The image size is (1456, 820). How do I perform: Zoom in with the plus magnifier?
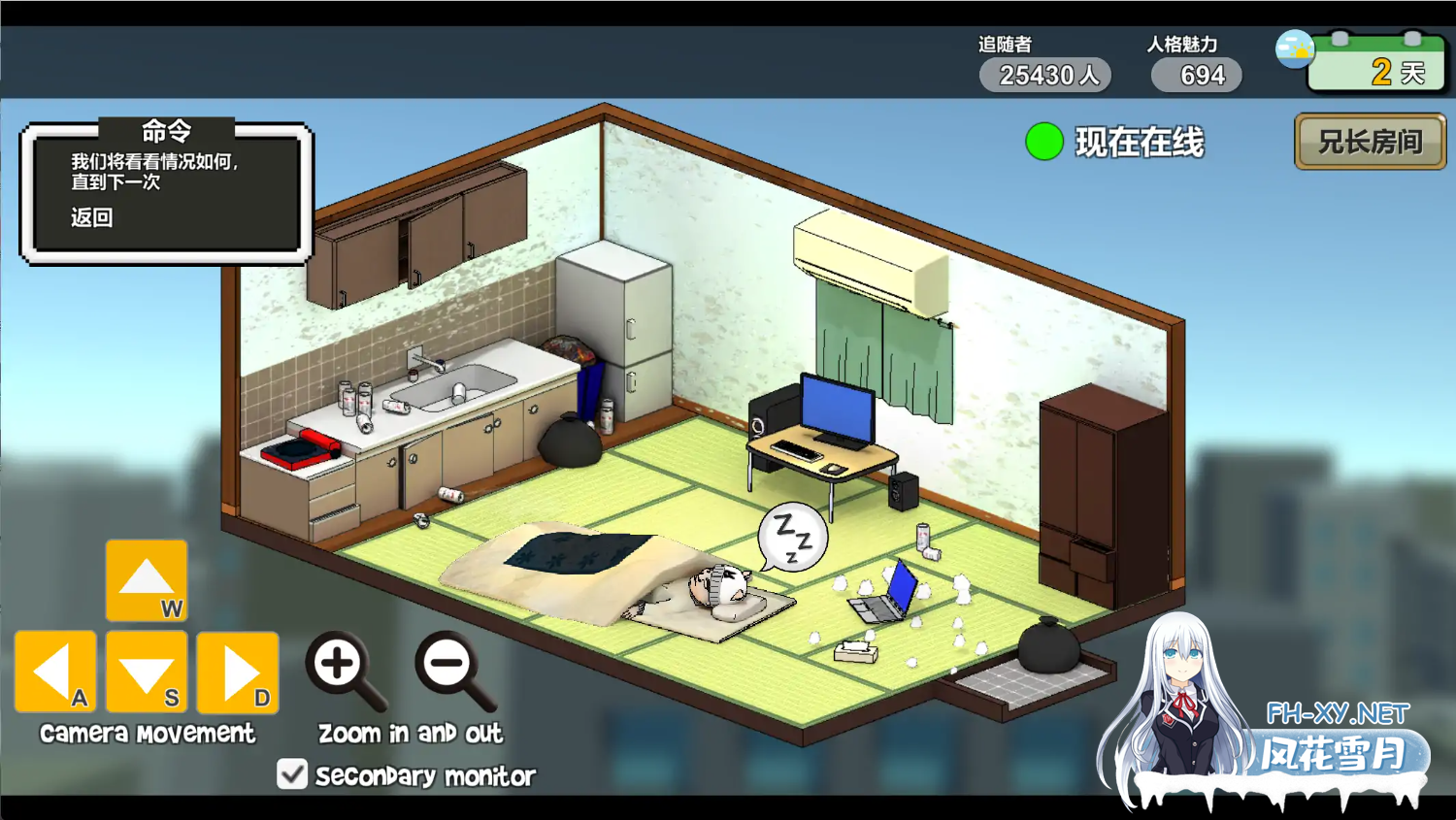[340, 667]
